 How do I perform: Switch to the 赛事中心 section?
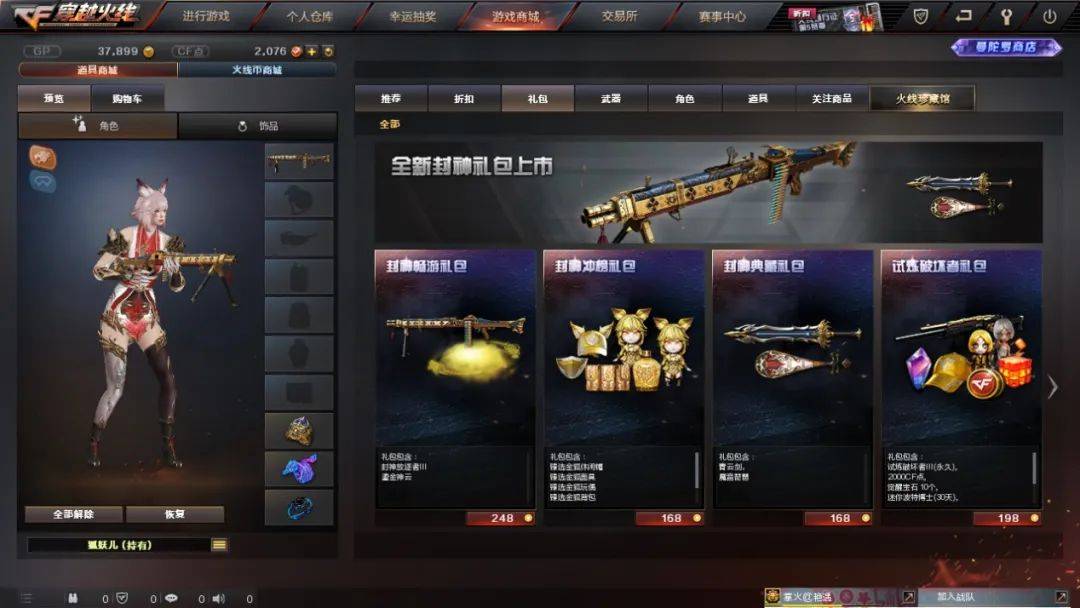[722, 16]
